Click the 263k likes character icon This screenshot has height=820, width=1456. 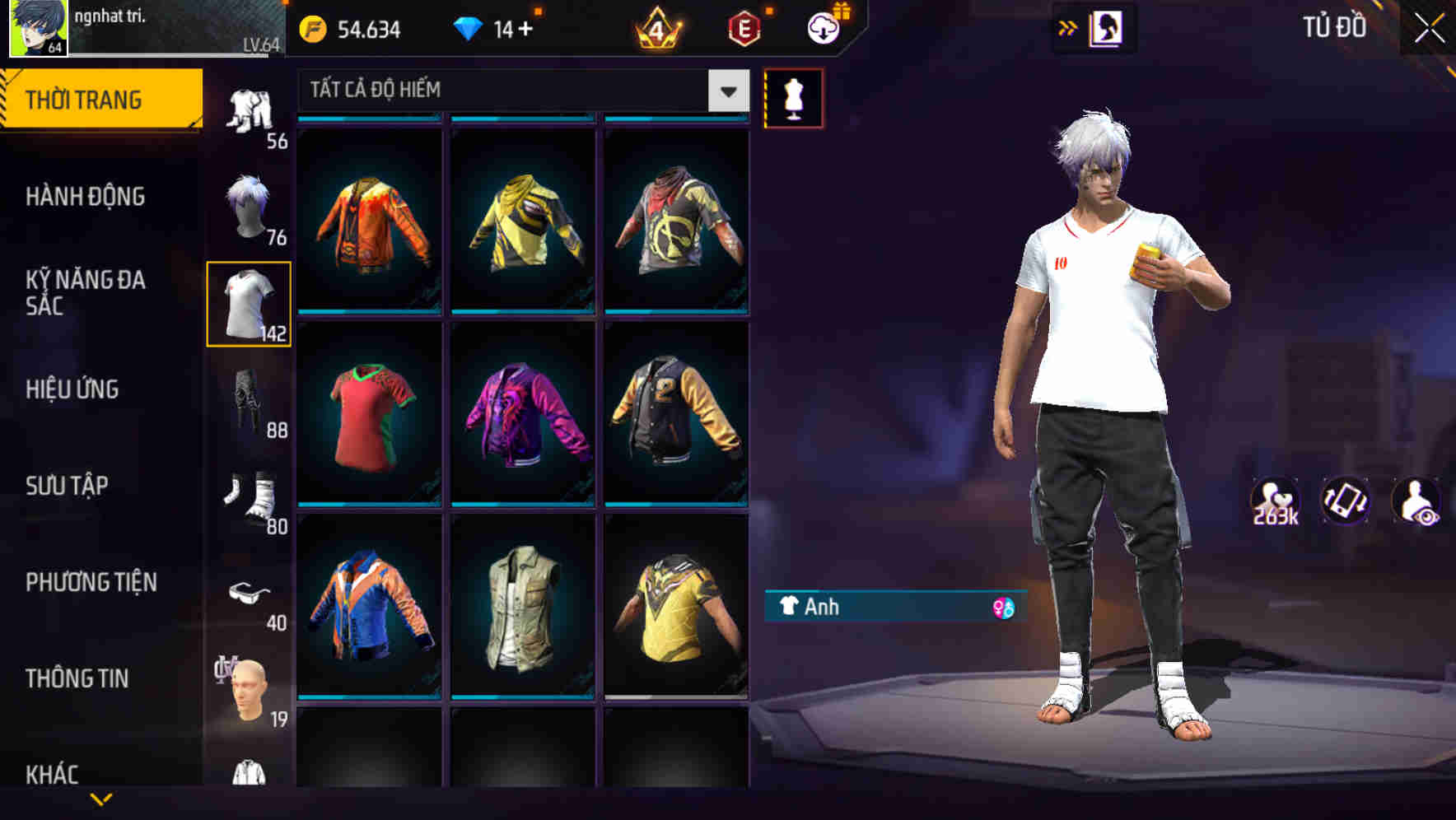pyautogui.click(x=1275, y=501)
